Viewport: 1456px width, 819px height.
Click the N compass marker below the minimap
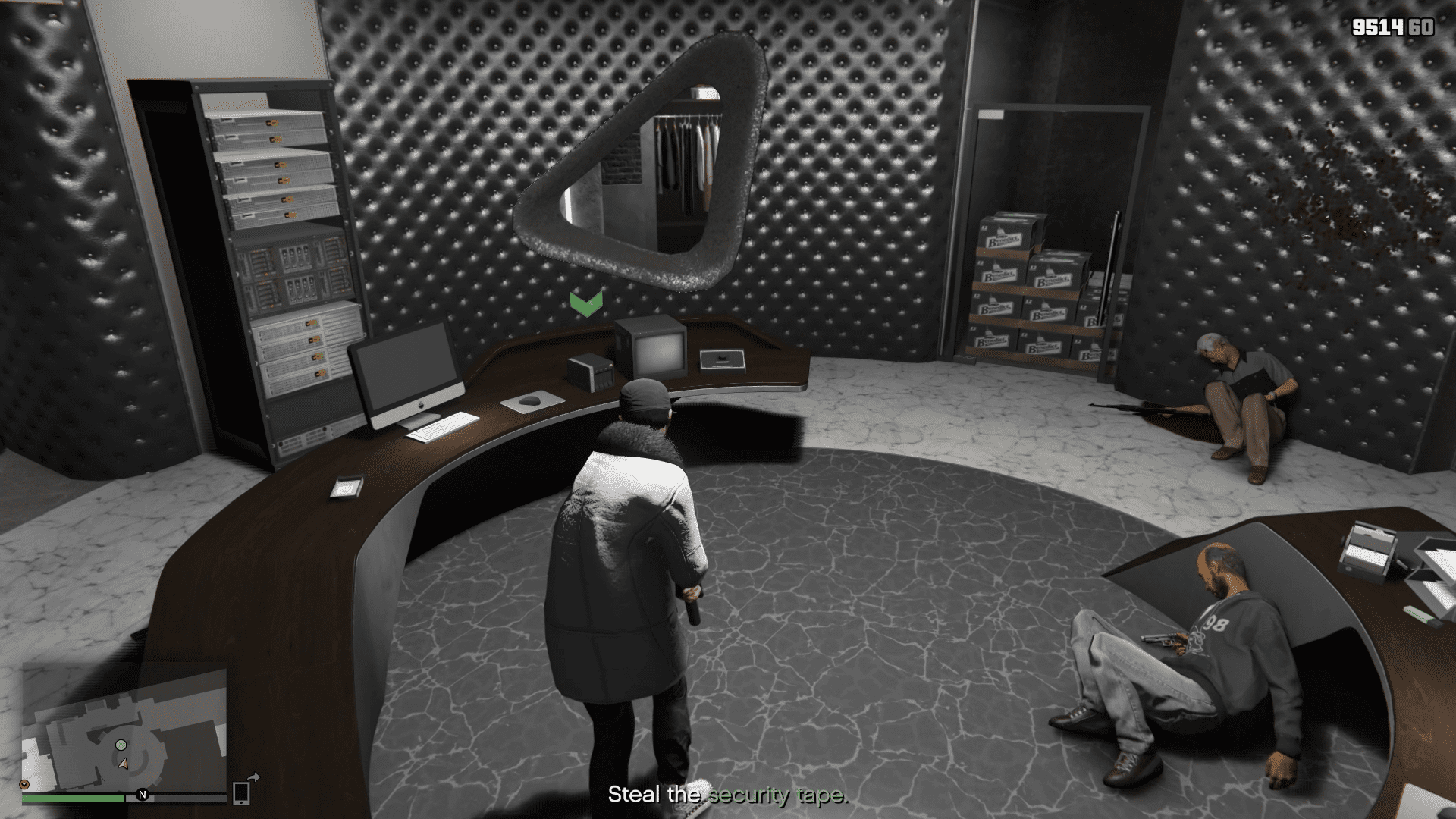(143, 795)
